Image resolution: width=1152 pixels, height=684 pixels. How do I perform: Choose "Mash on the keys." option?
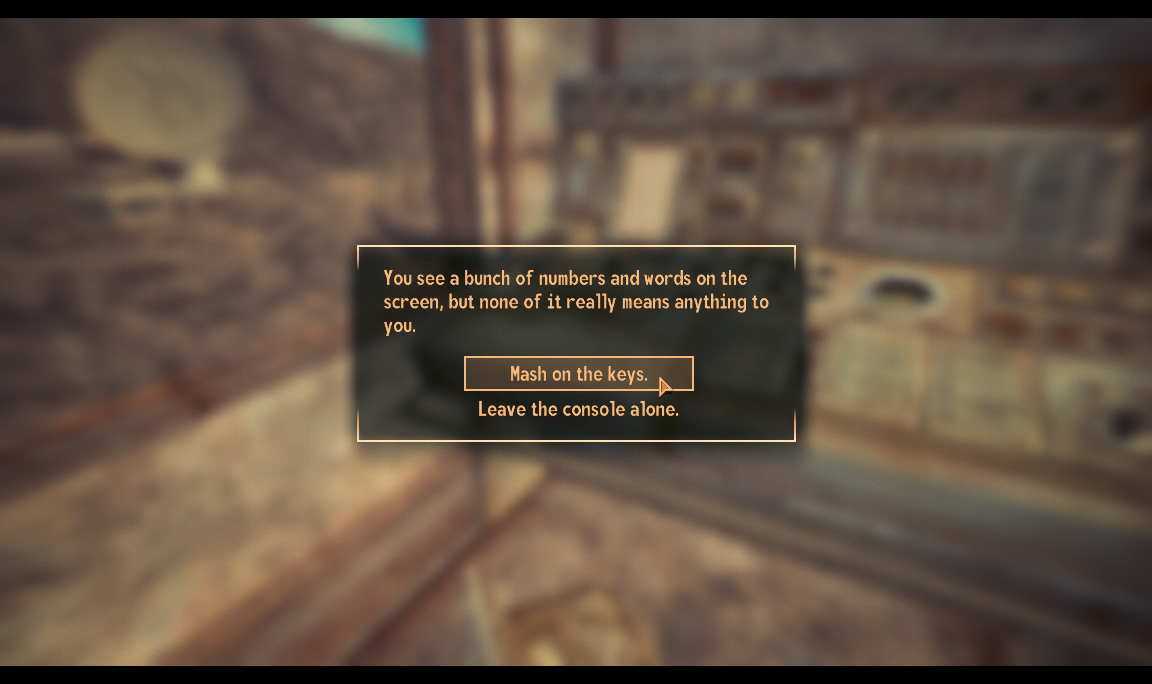[578, 374]
